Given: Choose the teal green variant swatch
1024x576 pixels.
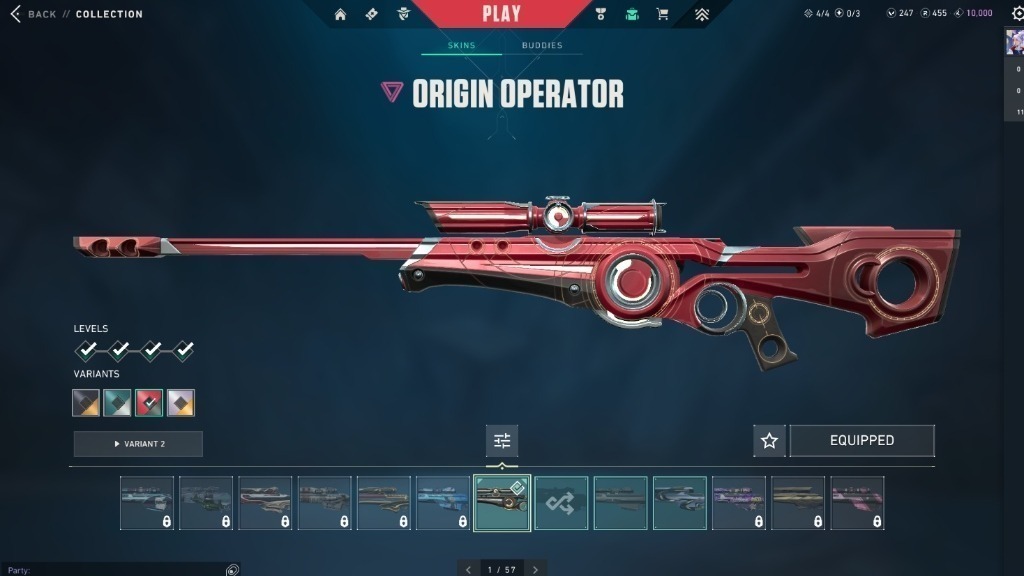Looking at the screenshot, I should point(117,402).
